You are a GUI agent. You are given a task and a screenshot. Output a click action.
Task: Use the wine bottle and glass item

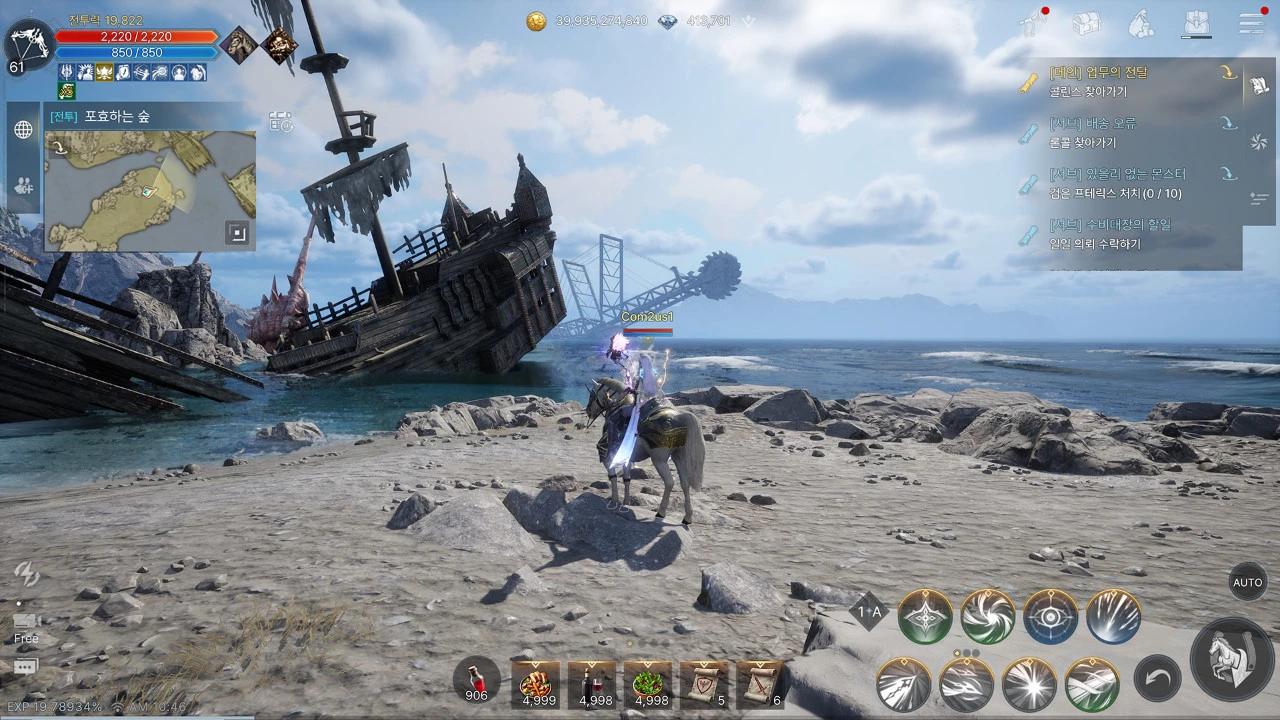[x=592, y=683]
